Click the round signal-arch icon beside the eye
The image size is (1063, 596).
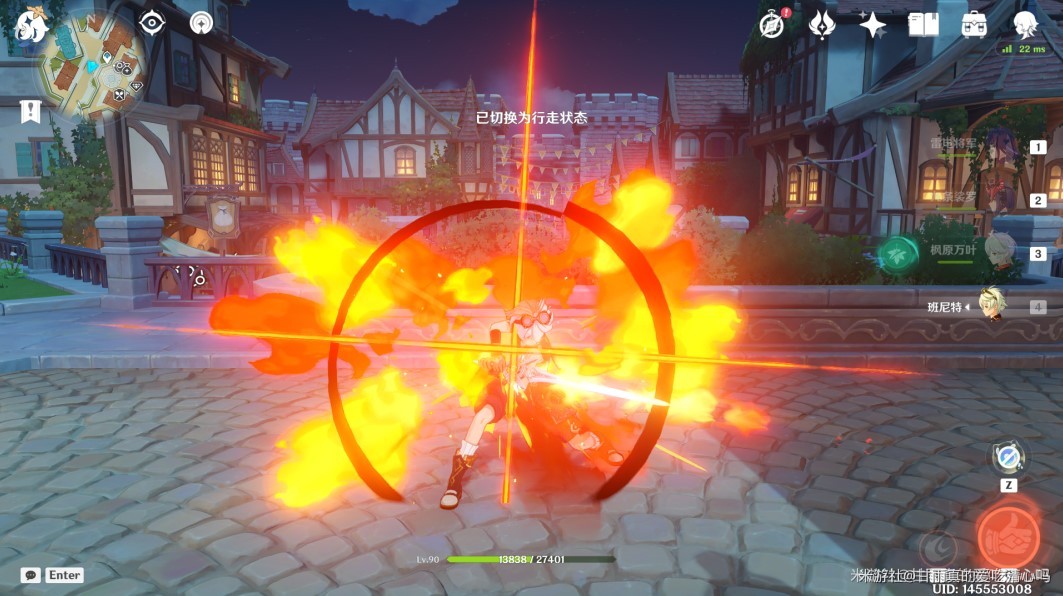[x=201, y=22]
